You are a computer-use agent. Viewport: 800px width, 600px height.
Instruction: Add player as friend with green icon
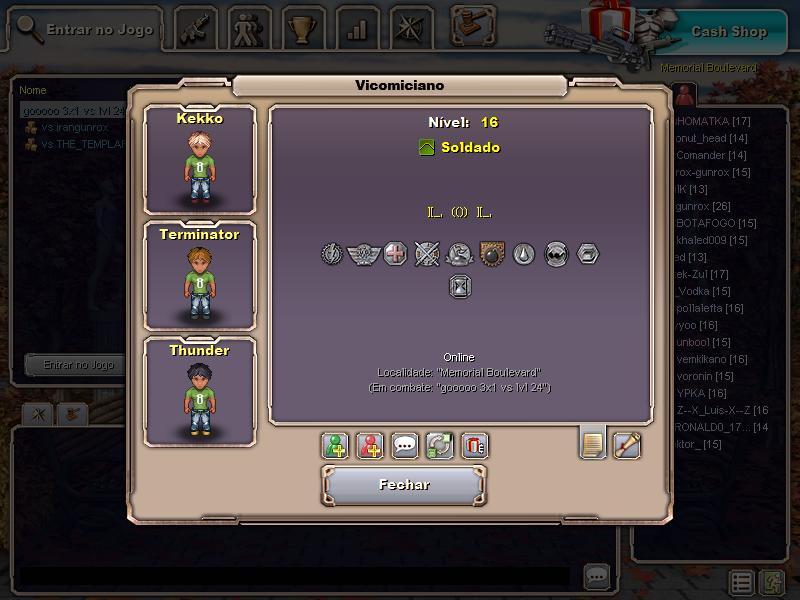(x=336, y=445)
